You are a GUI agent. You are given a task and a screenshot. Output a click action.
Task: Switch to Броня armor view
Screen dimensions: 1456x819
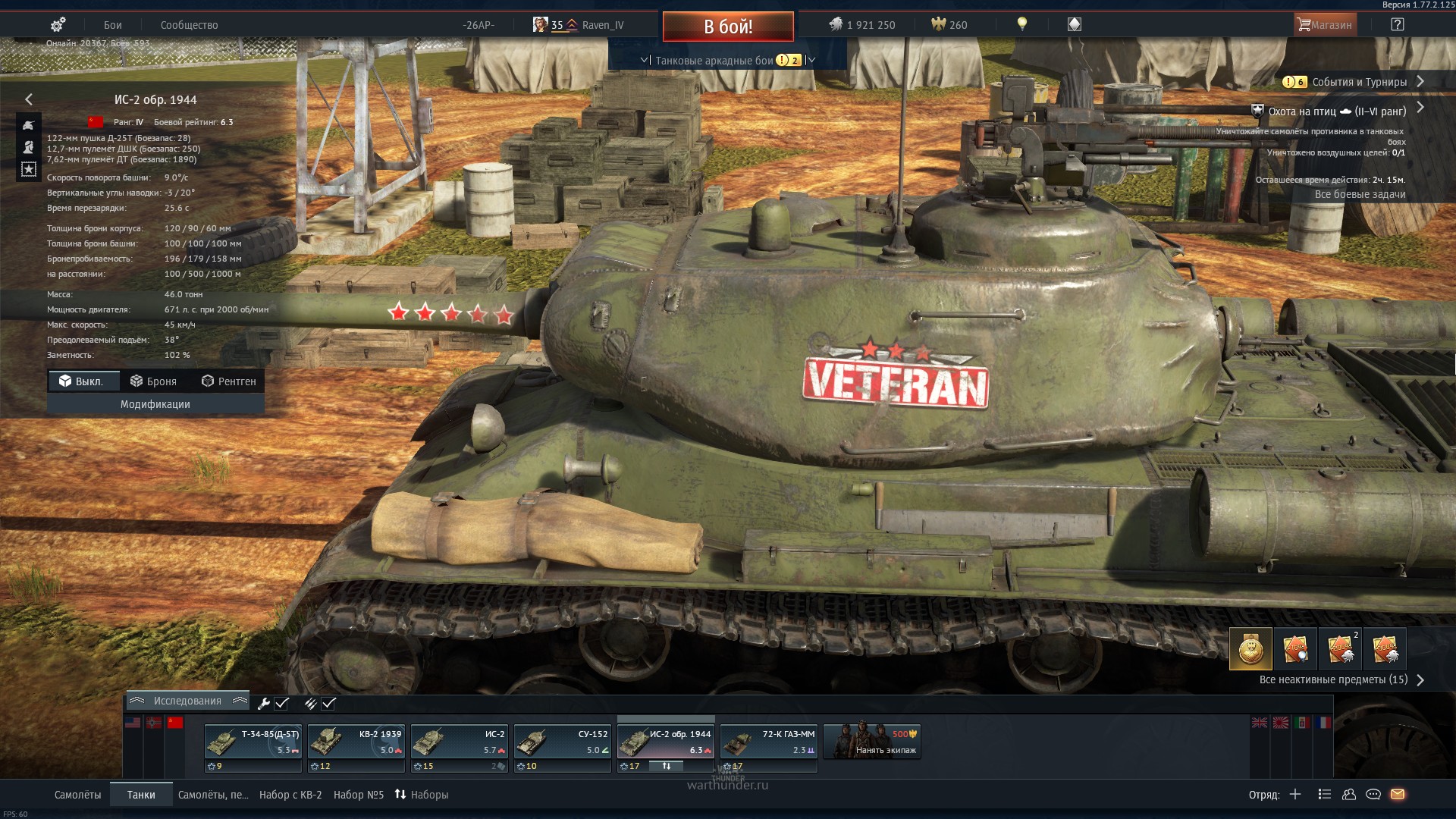tap(154, 381)
